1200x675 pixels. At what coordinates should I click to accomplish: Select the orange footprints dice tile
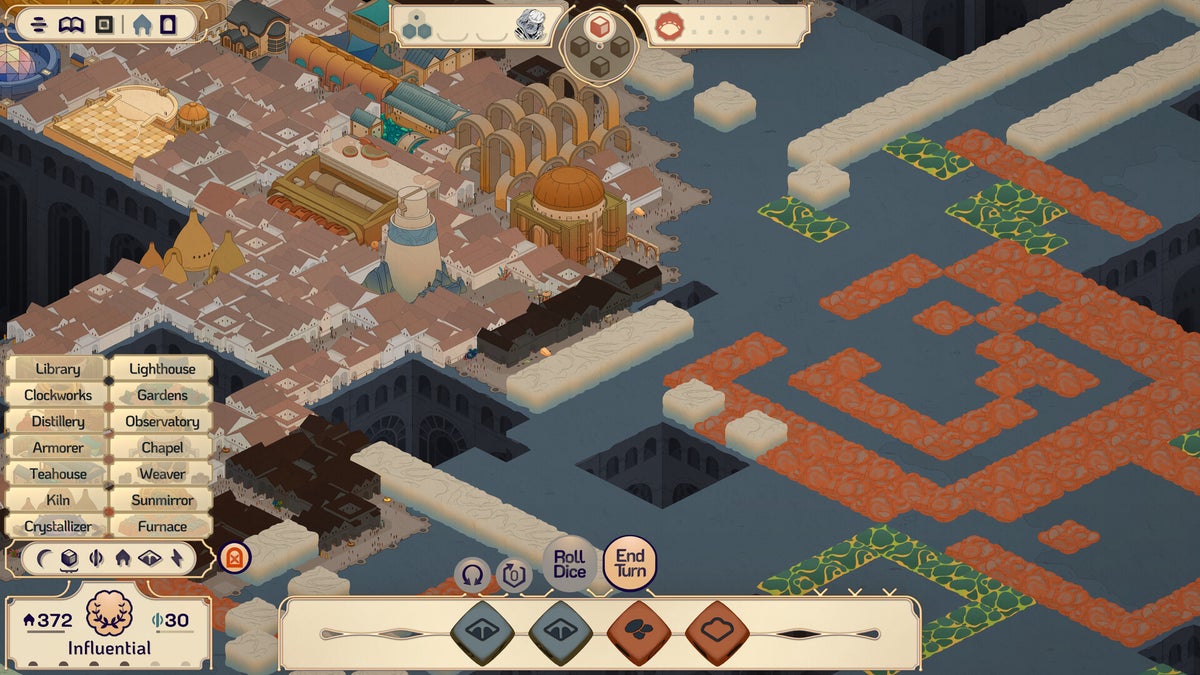[639, 633]
